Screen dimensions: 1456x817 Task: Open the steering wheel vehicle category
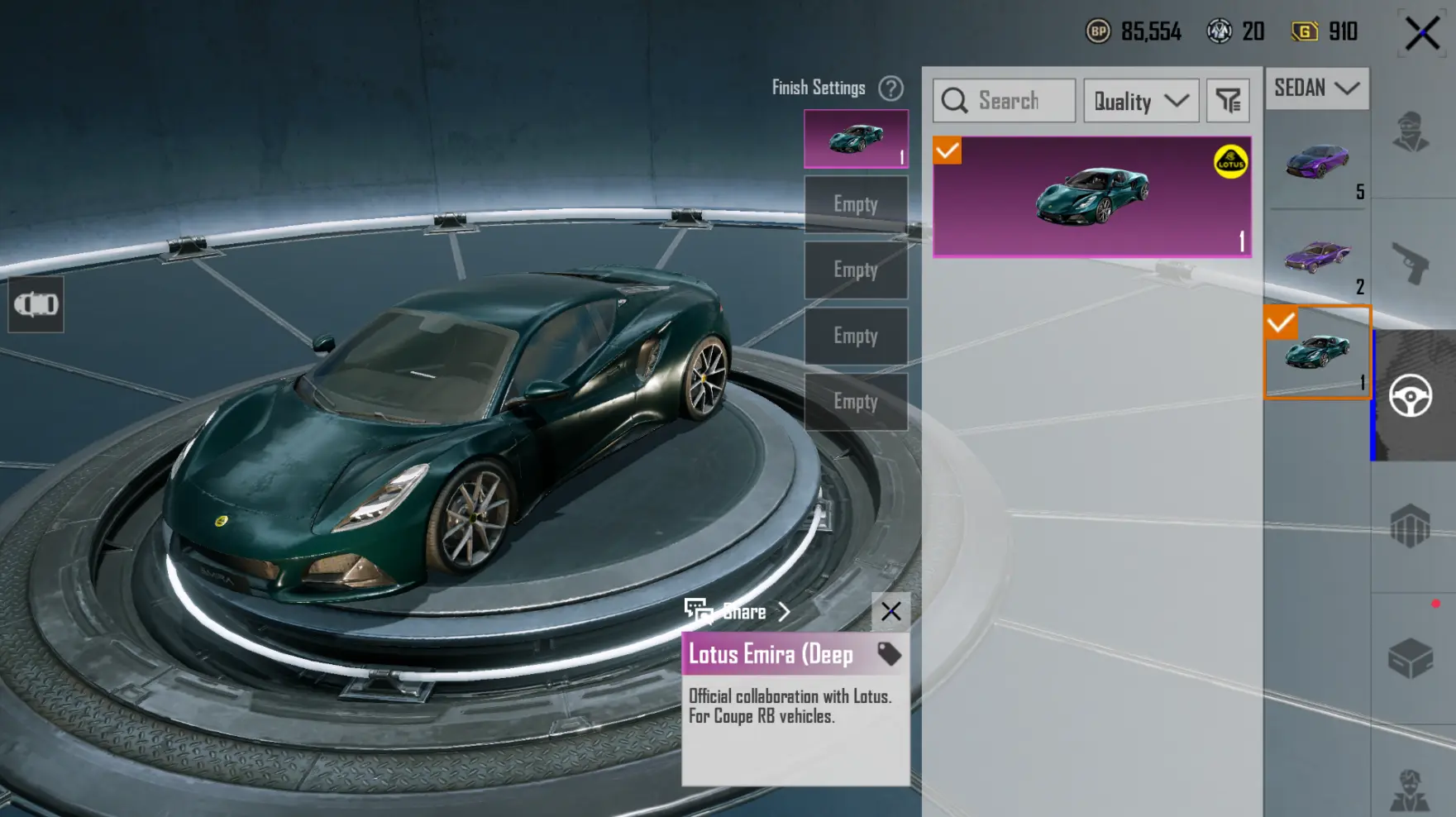pyautogui.click(x=1411, y=395)
